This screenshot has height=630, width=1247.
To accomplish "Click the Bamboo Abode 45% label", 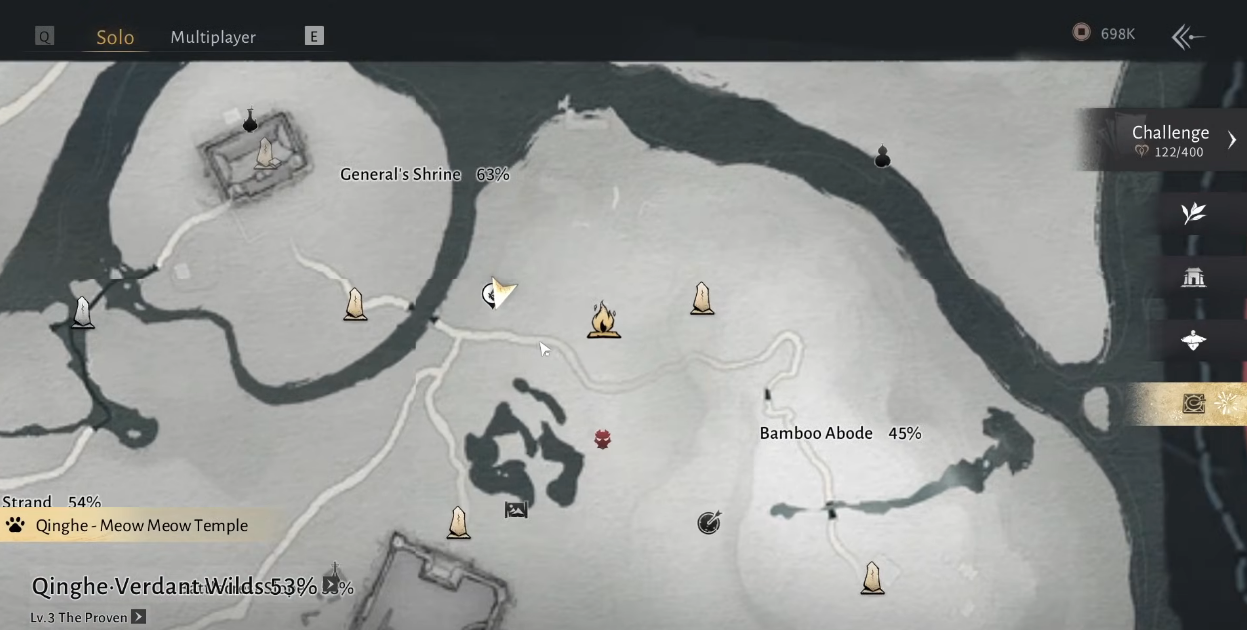I will point(840,433).
